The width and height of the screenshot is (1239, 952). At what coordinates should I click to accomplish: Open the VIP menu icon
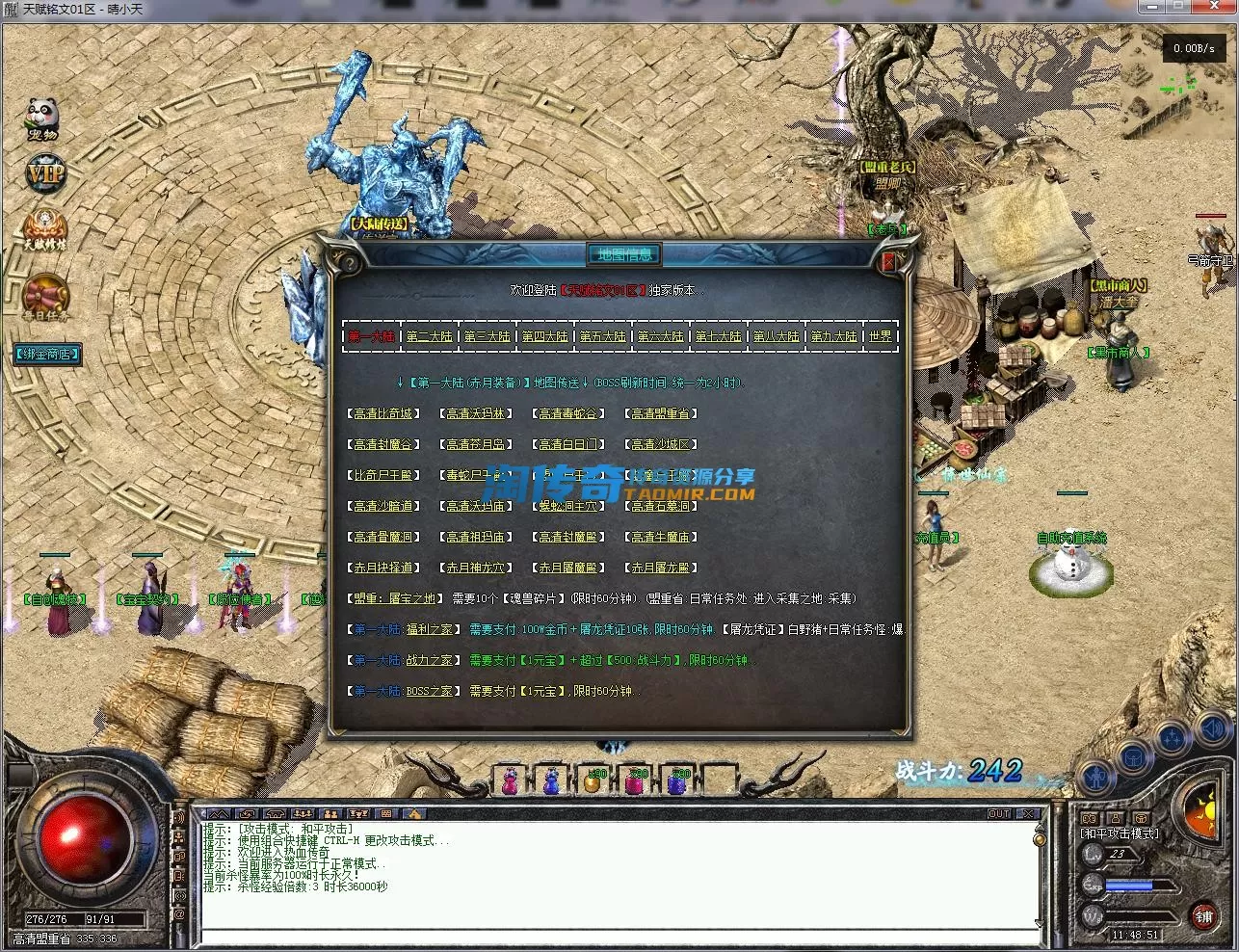click(x=44, y=173)
